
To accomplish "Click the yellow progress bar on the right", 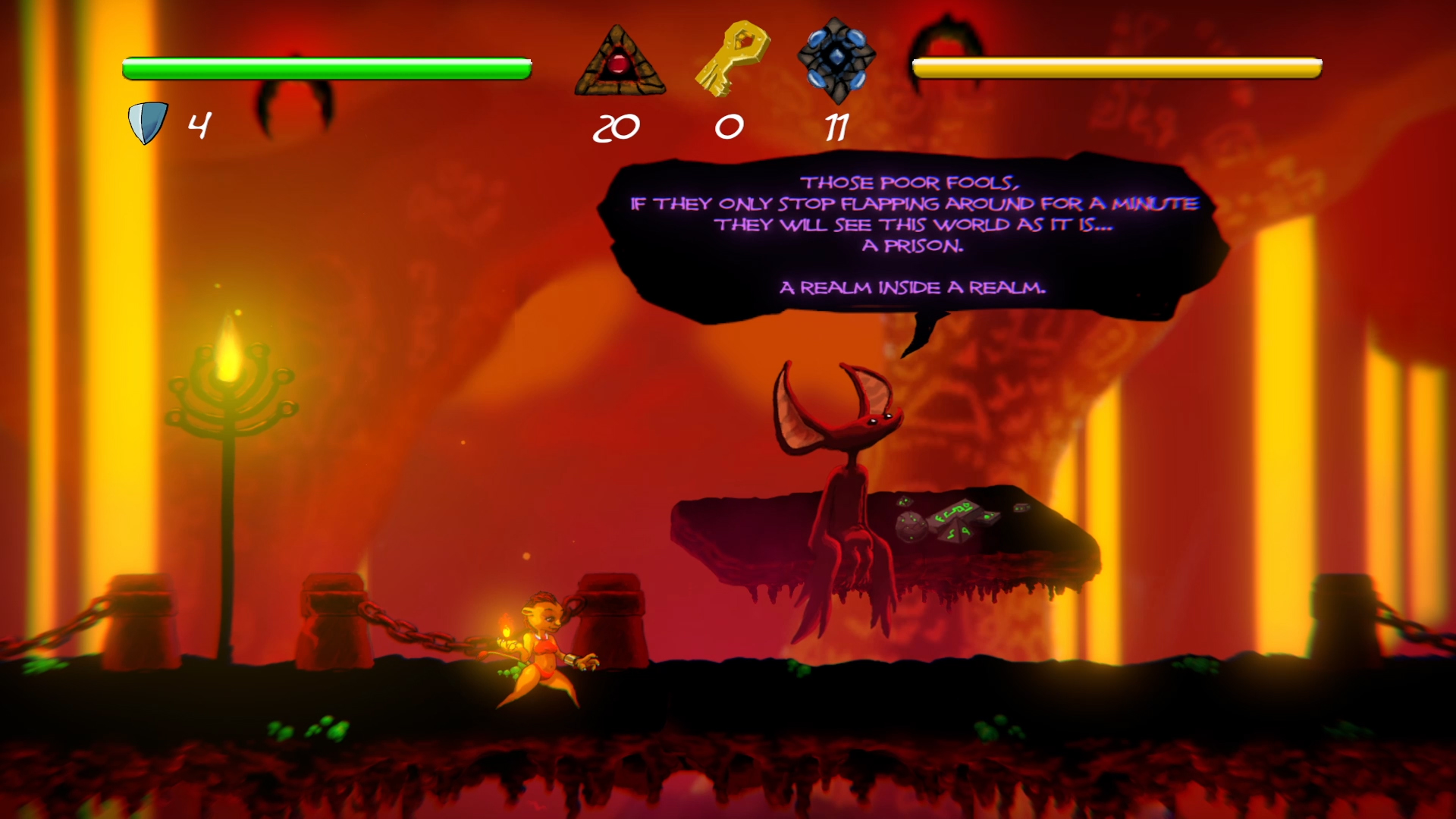I will [x=1115, y=68].
